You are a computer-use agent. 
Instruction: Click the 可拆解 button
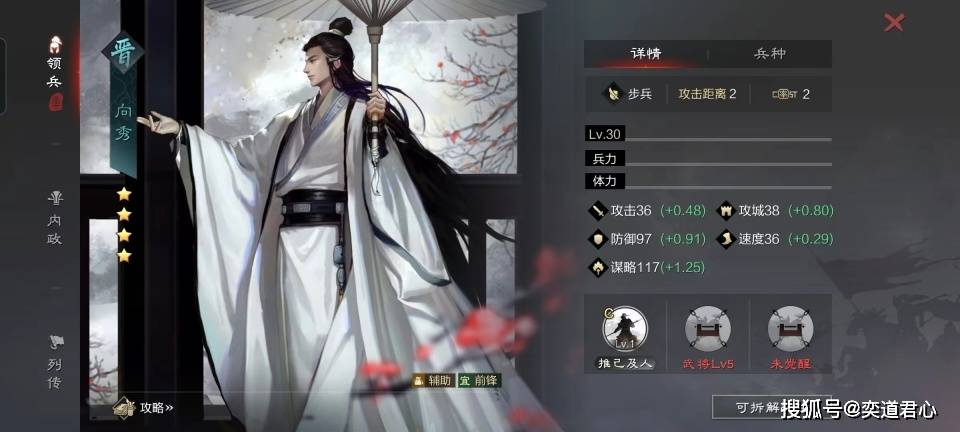coord(745,407)
